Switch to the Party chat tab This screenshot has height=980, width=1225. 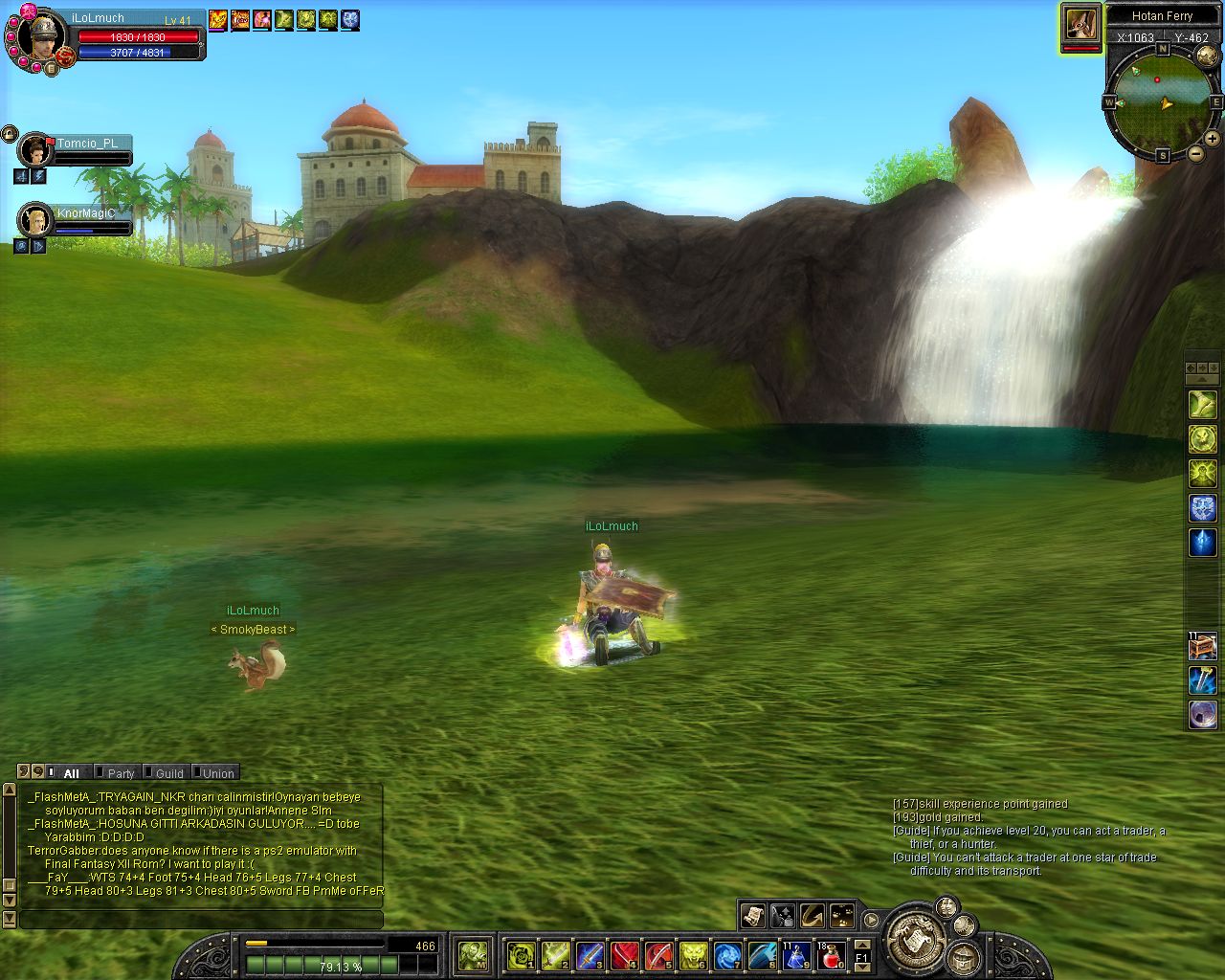[120, 773]
